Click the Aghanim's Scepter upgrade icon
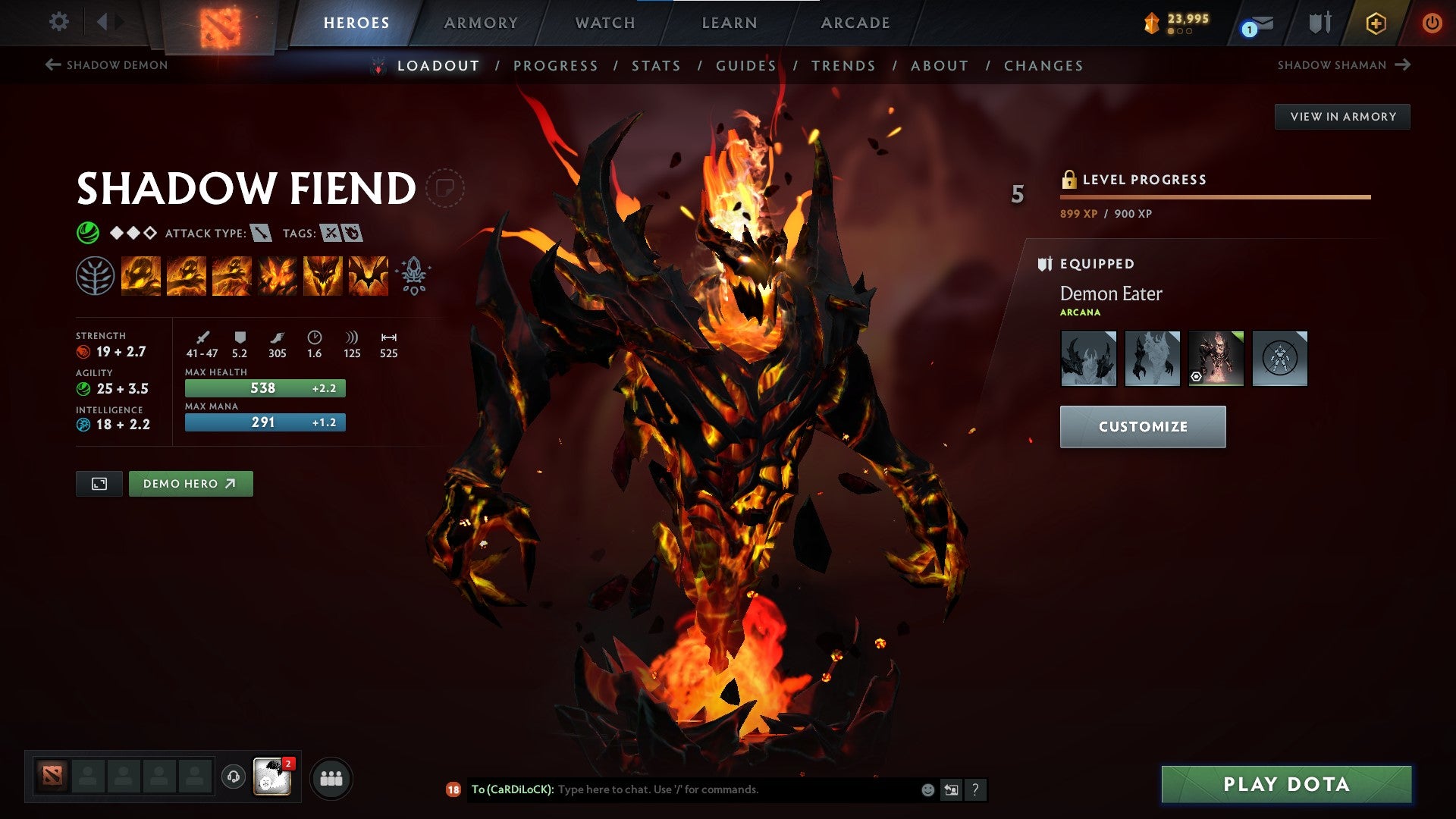1456x819 pixels. (412, 275)
